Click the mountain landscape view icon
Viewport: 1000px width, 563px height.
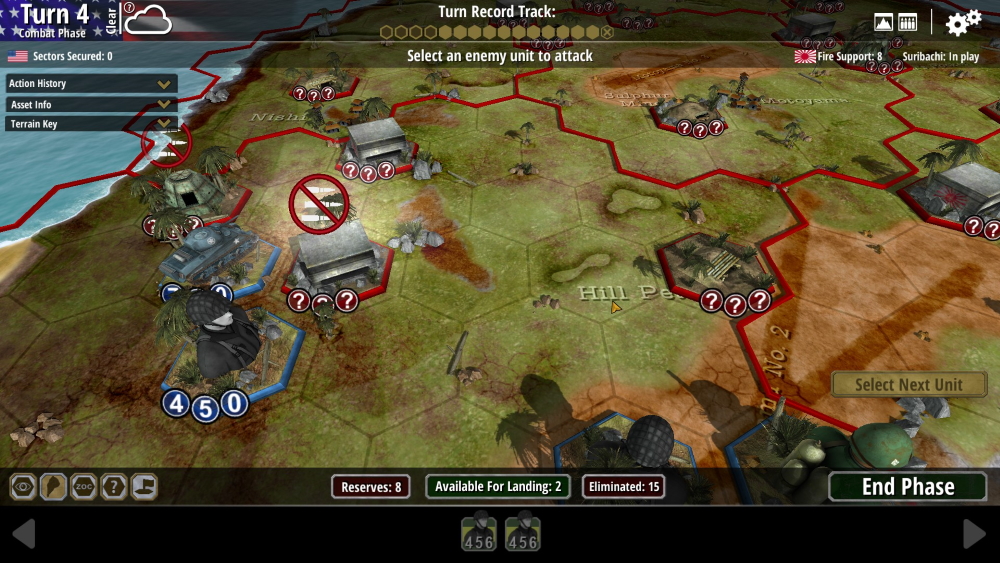(883, 22)
